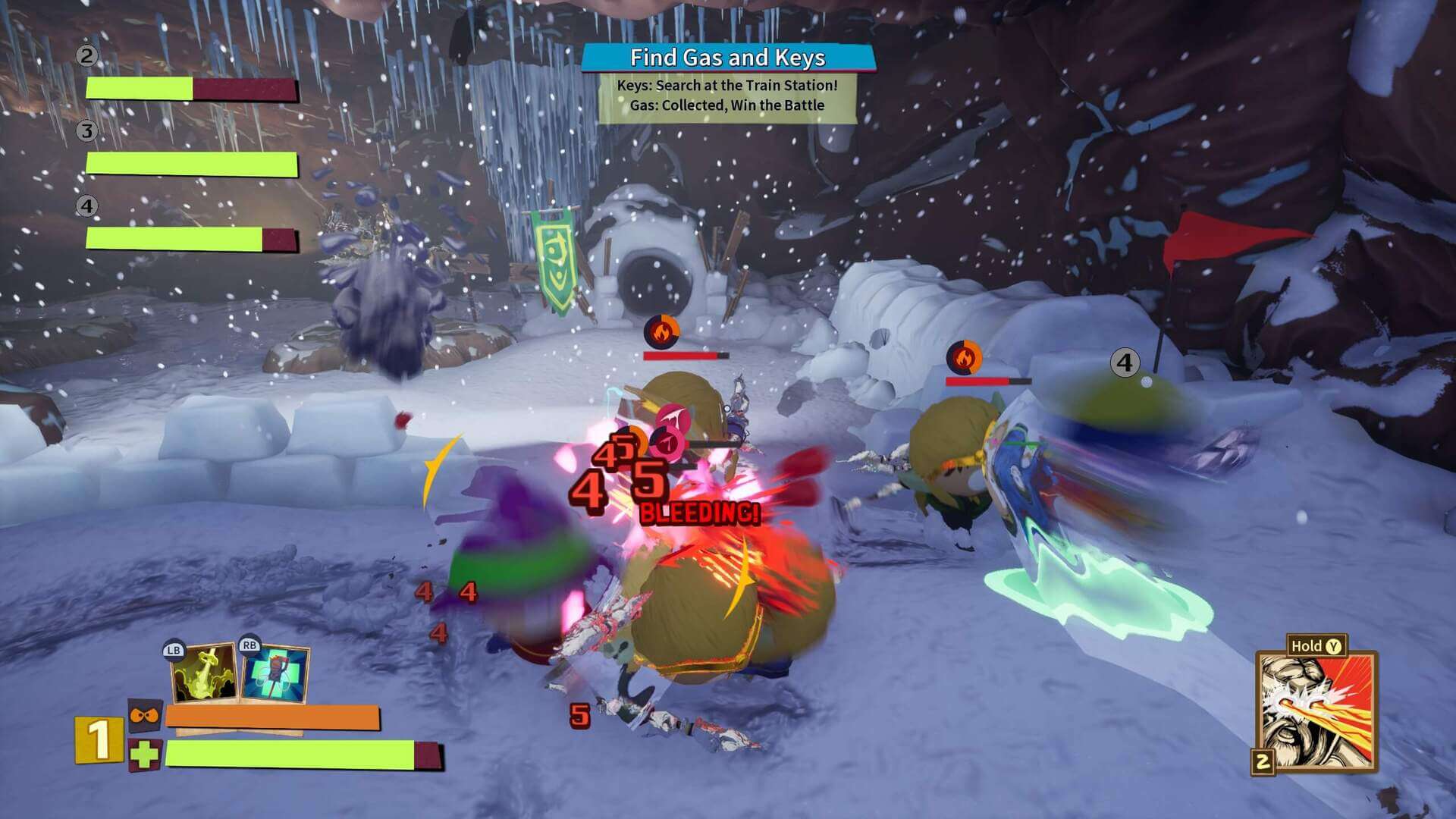Select the yellow player 1 badge
This screenshot has height=819, width=1456.
click(99, 740)
